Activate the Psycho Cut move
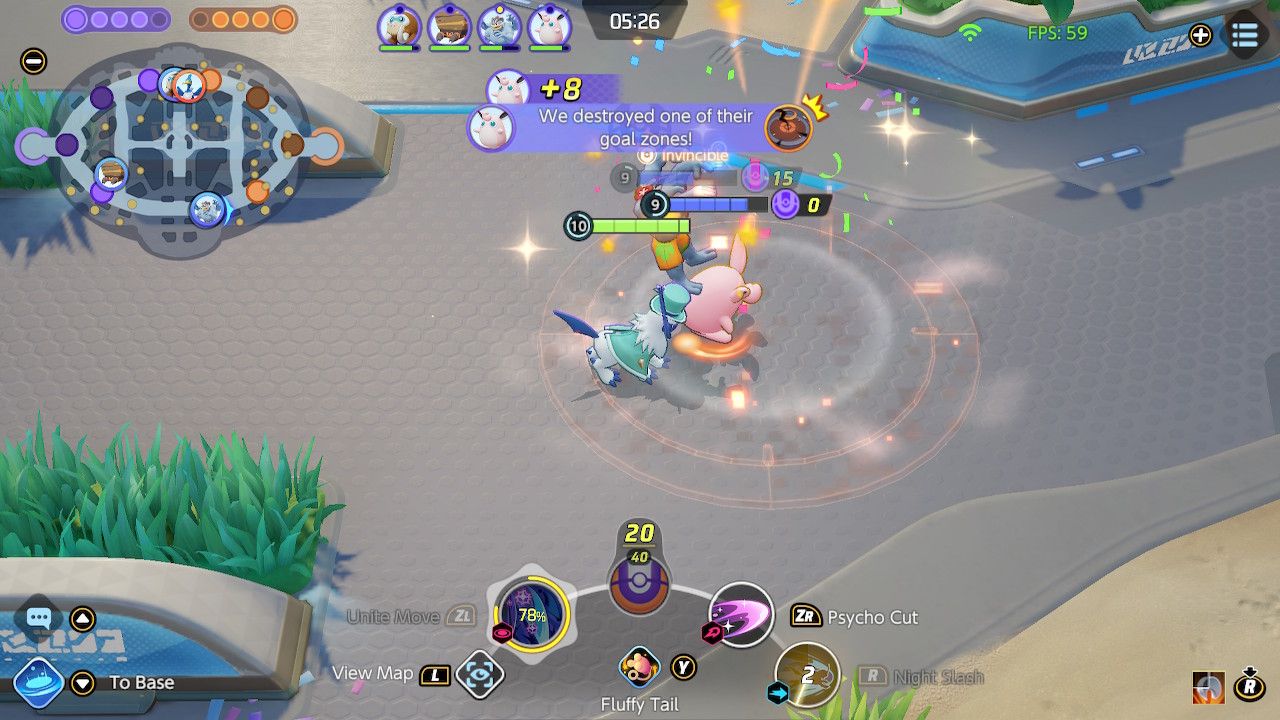Screen dimensions: 1280x720 click(741, 613)
